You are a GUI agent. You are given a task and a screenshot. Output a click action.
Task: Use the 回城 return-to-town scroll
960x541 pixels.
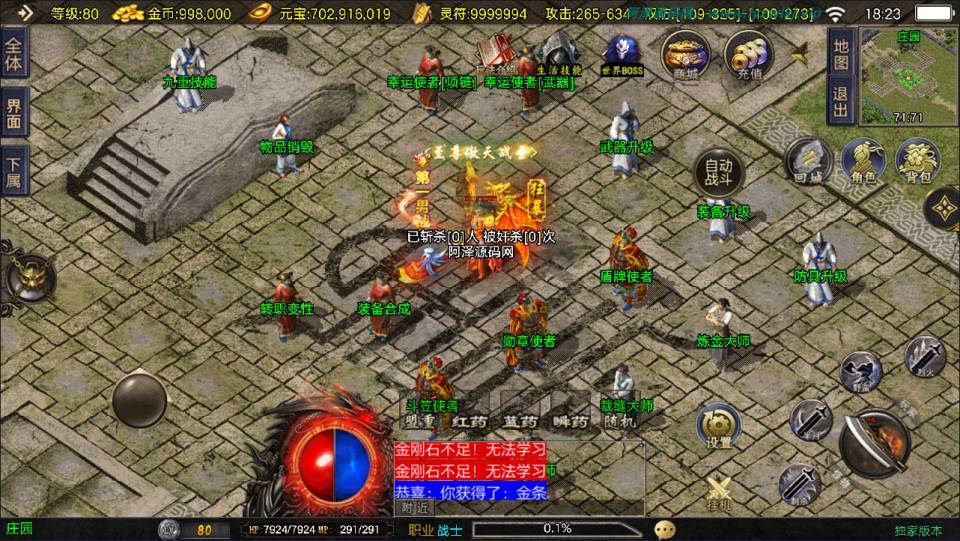point(808,160)
